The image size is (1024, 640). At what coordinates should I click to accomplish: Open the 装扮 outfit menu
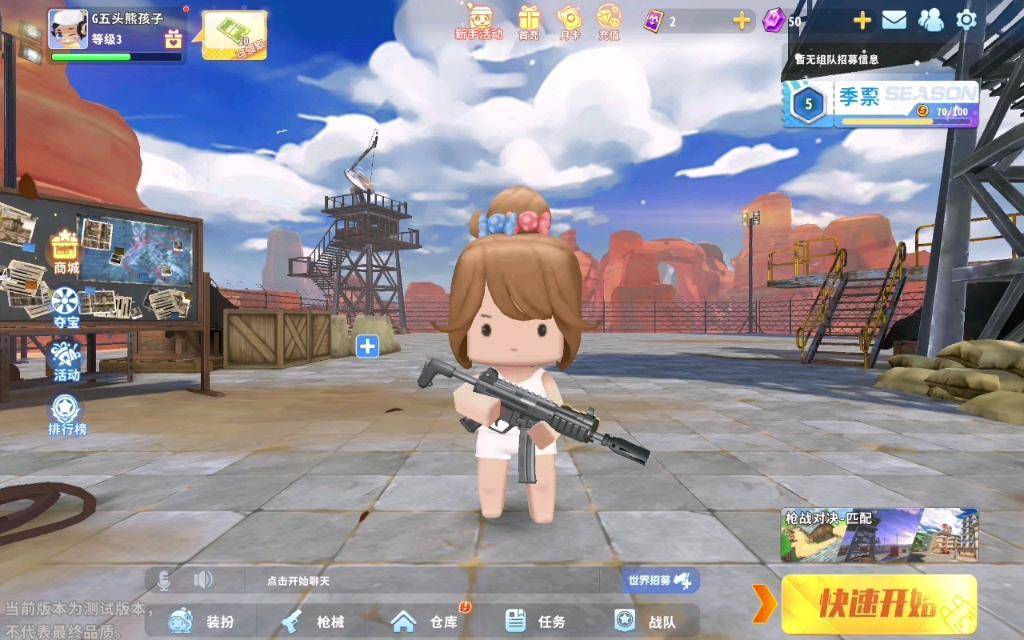[x=204, y=621]
